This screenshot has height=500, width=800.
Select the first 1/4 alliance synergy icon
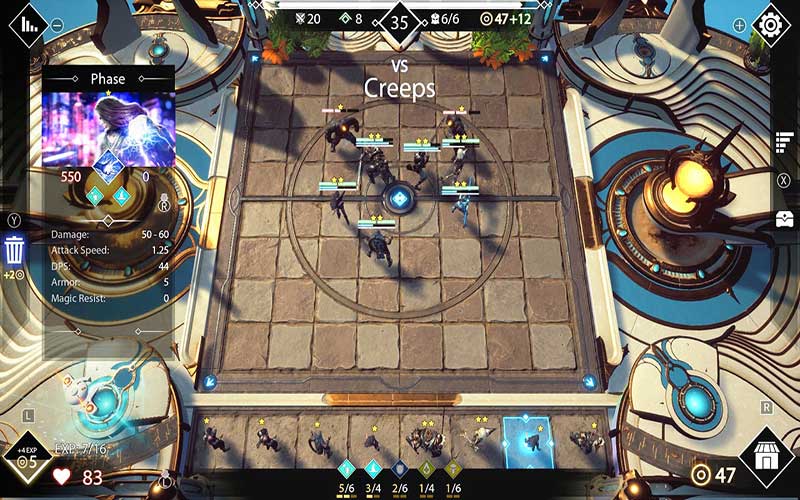(426, 468)
